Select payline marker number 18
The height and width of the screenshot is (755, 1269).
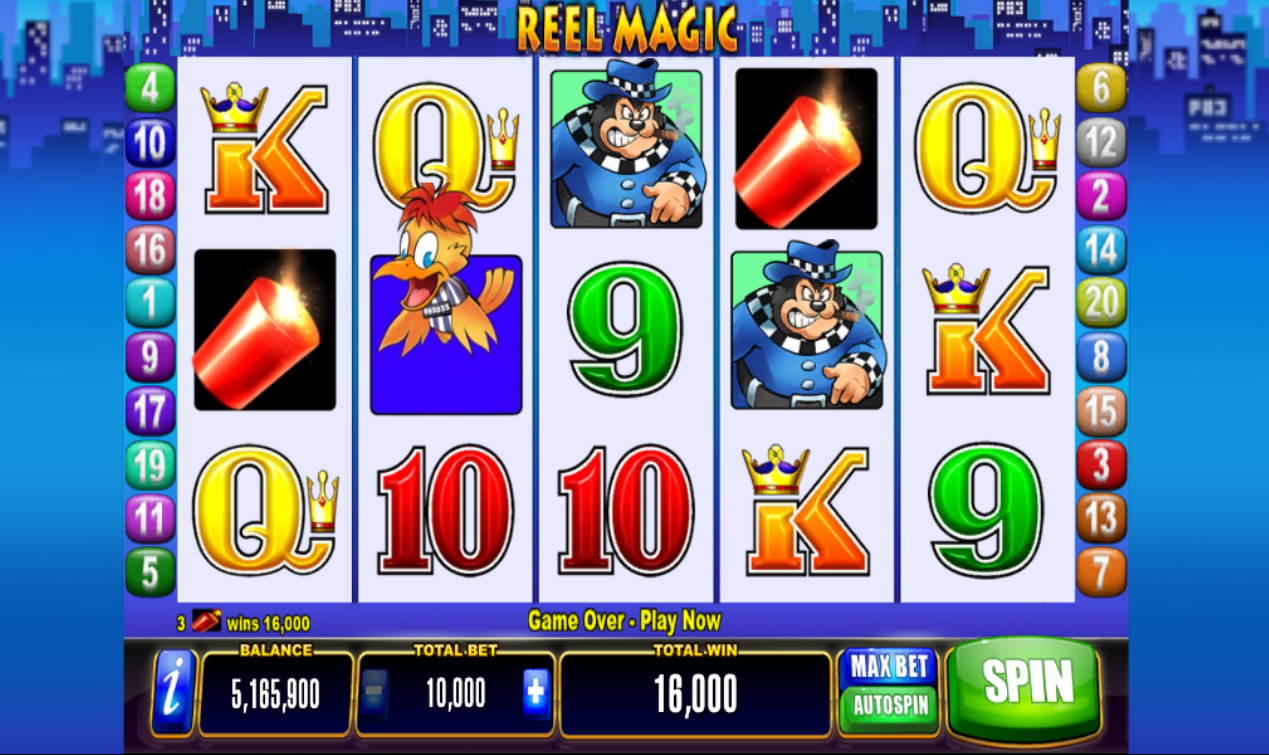coord(150,196)
